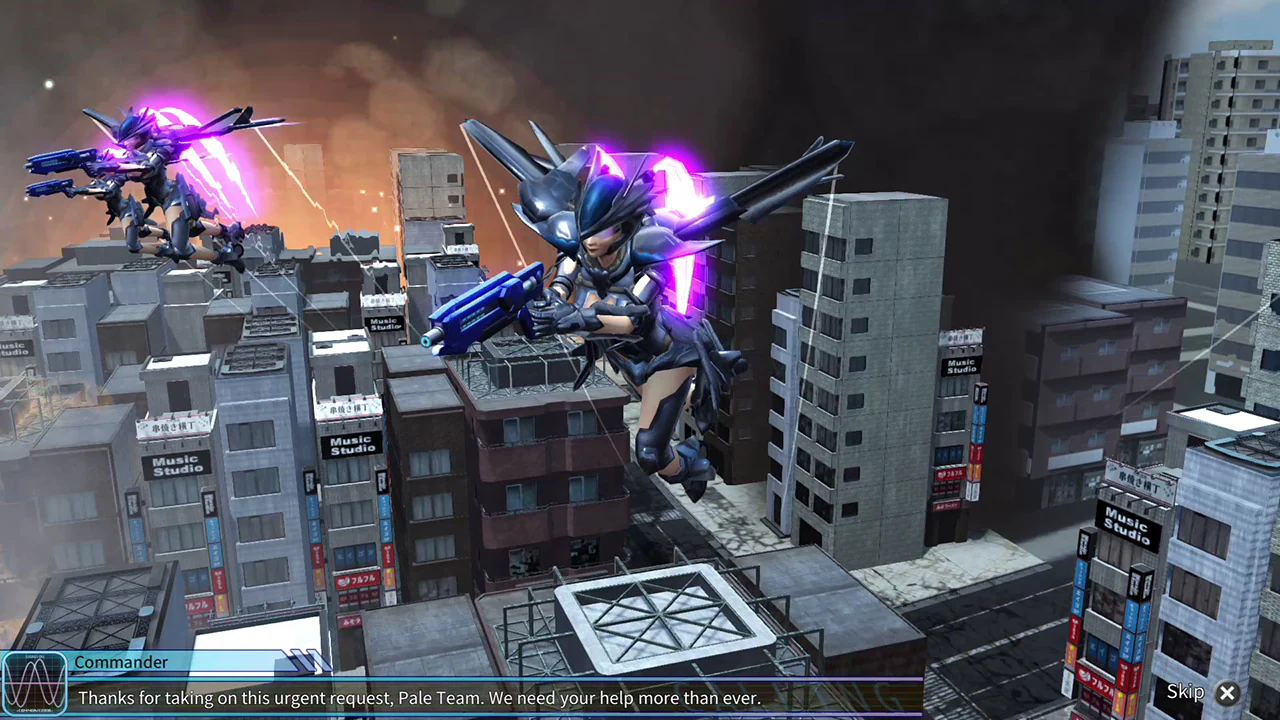Click the SIGNAL ON label inside communicator icon
Image resolution: width=1280 pixels, height=720 pixels.
coord(35,657)
